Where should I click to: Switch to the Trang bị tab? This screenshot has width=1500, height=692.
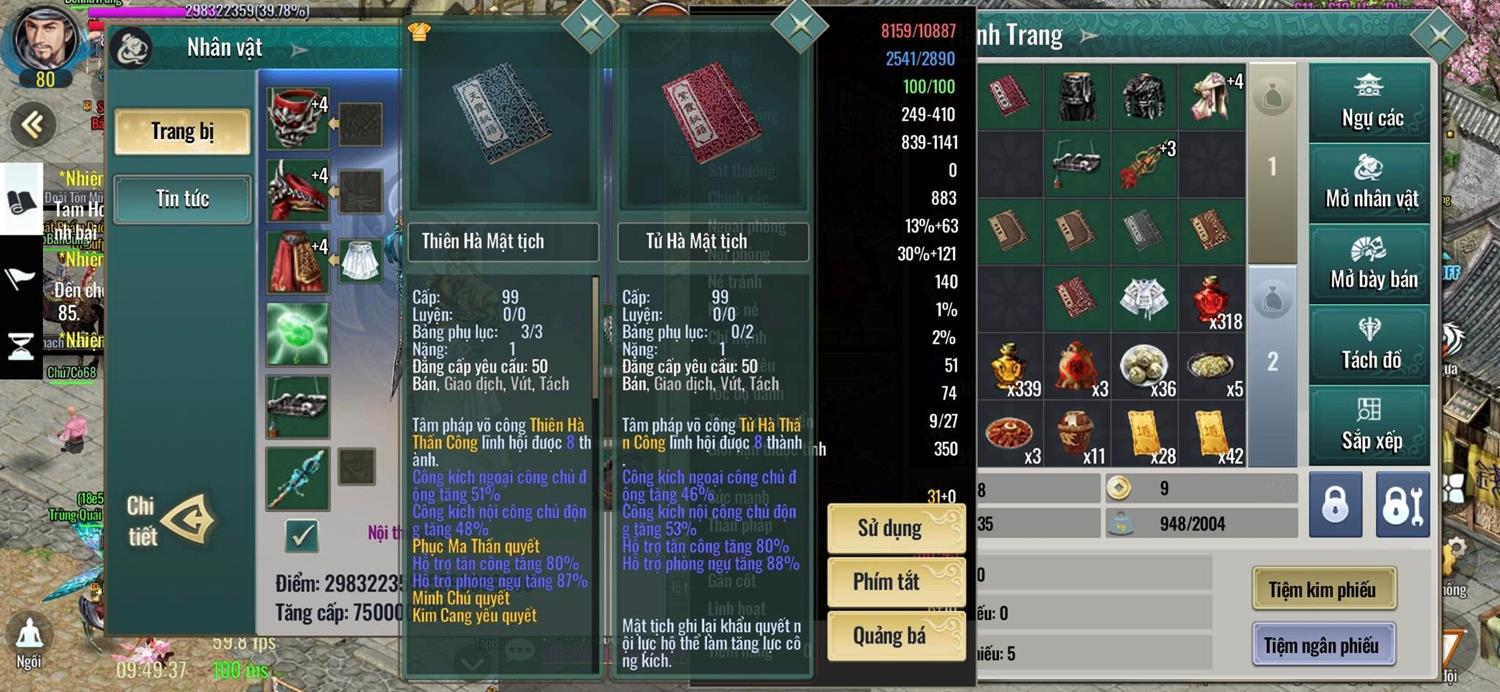[182, 132]
